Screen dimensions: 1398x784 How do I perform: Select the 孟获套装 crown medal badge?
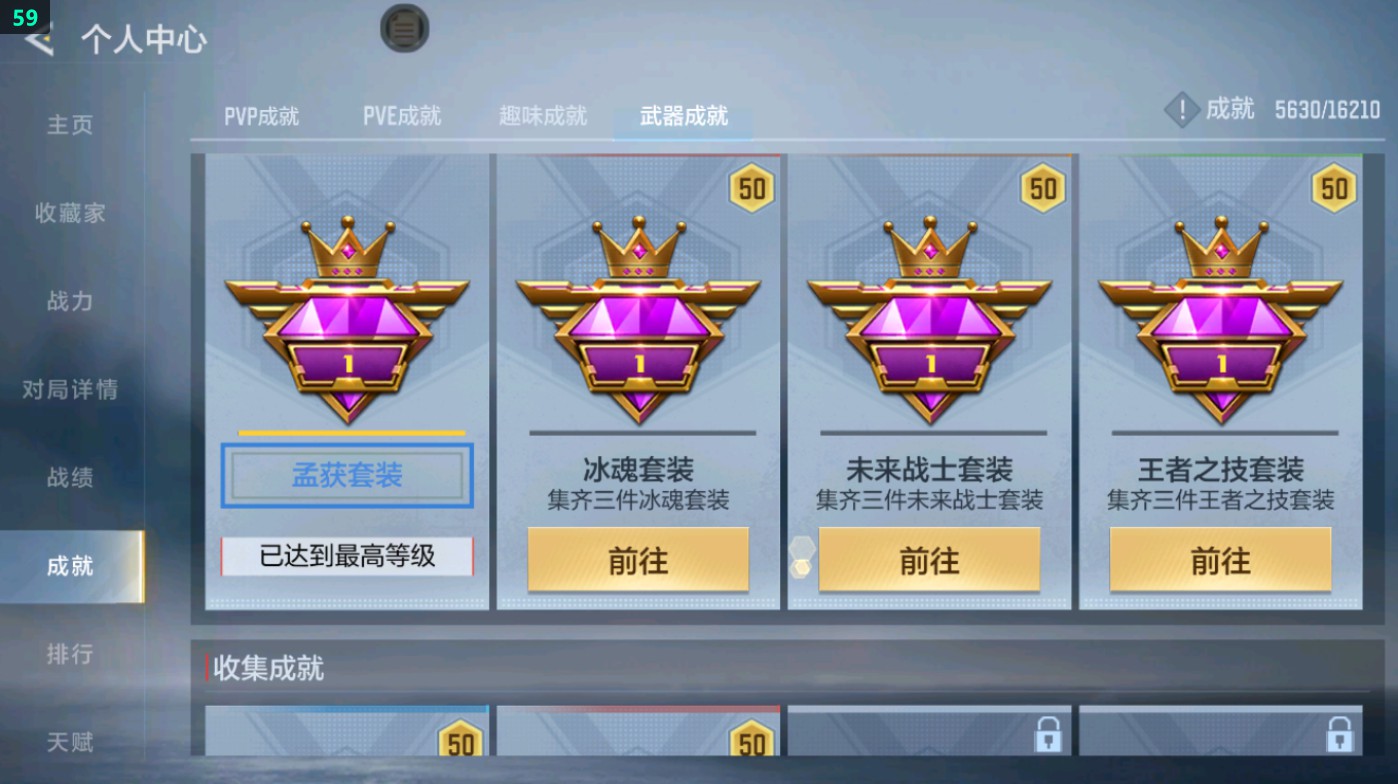point(346,320)
